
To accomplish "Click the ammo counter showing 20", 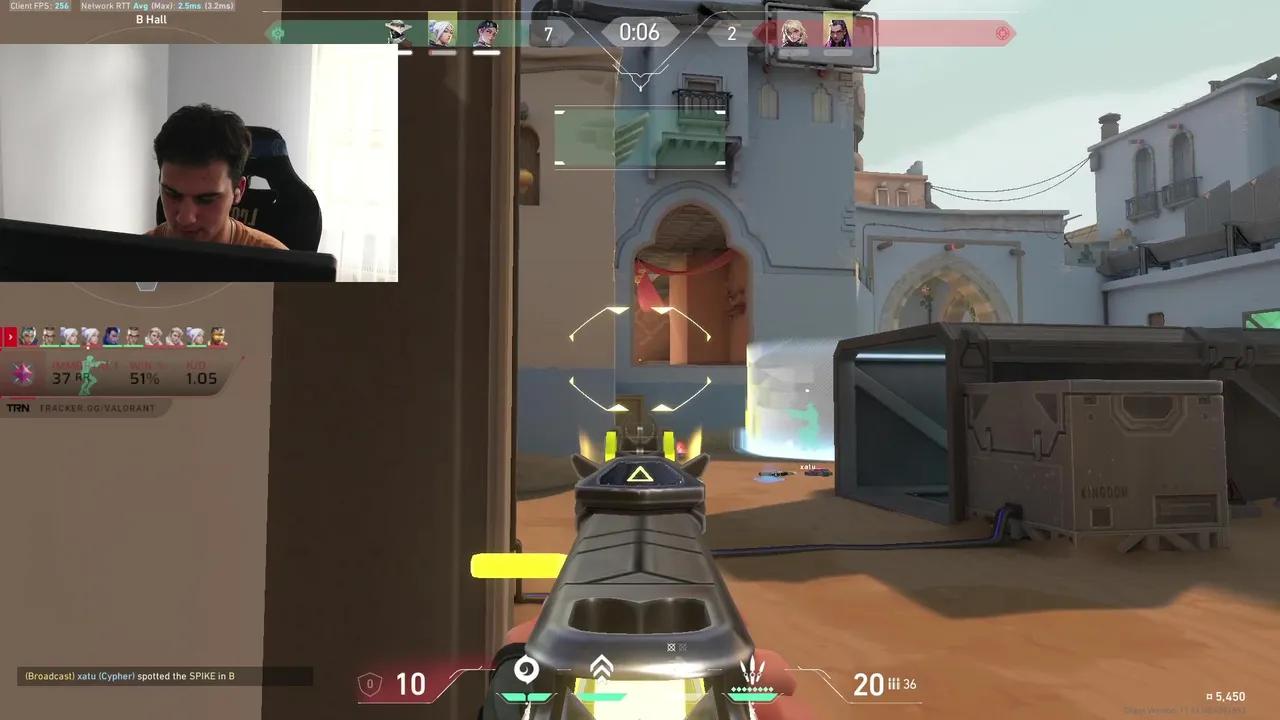I will [868, 683].
